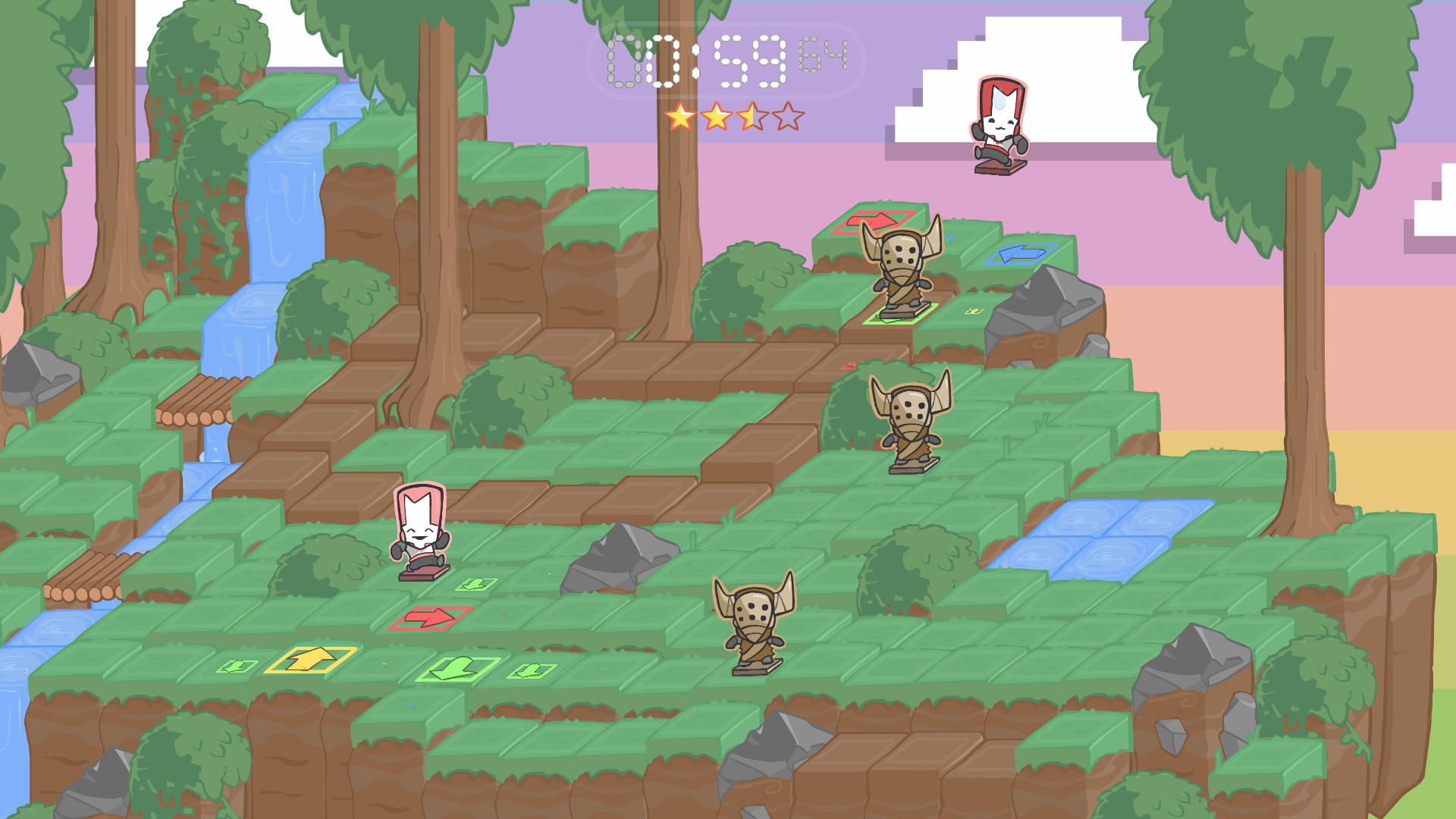This screenshot has width=1456, height=819.
Task: Toggle the empty fourth star
Action: pos(790,116)
